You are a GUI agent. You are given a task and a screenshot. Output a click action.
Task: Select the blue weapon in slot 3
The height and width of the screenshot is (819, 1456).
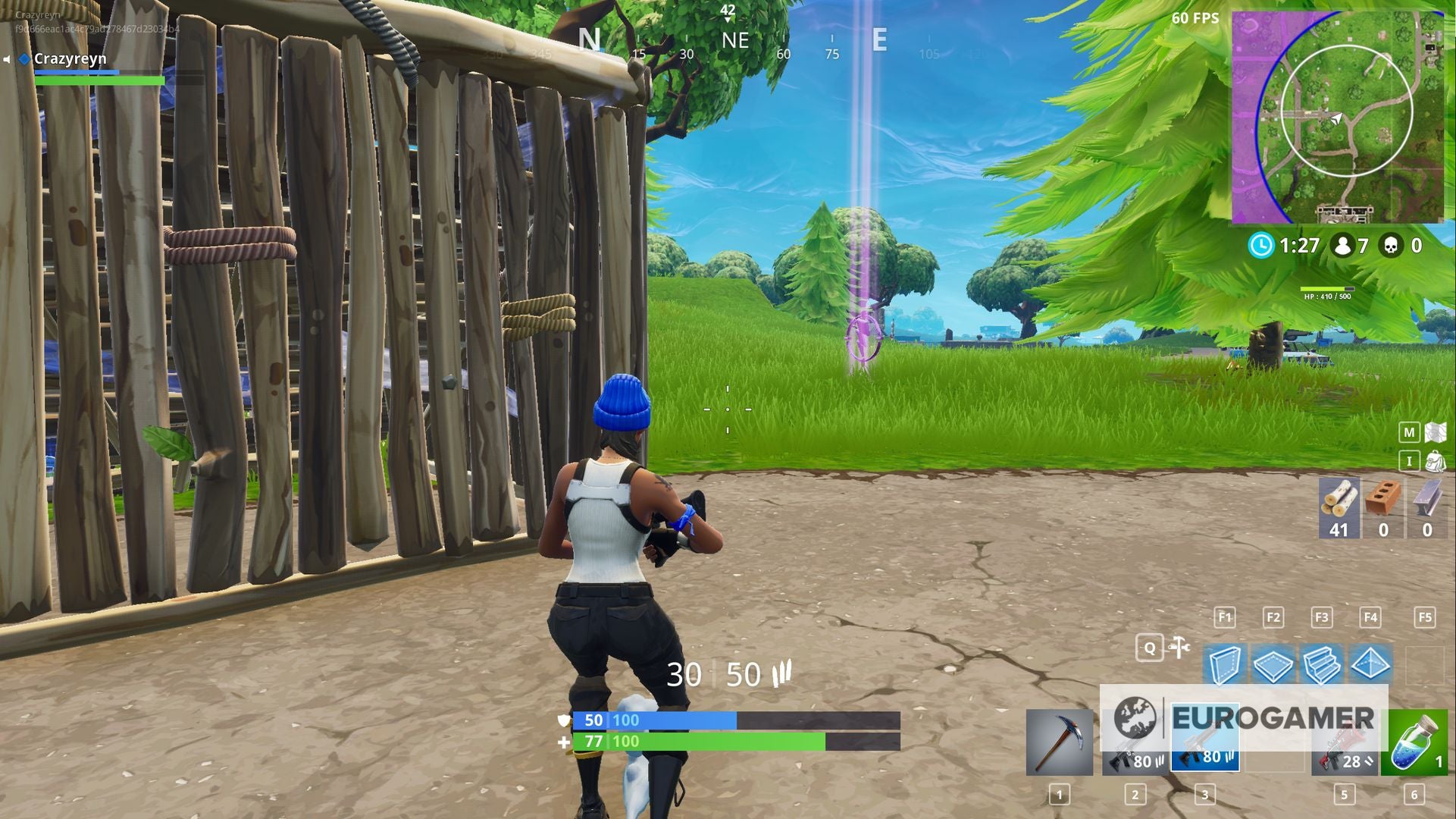click(x=1205, y=743)
